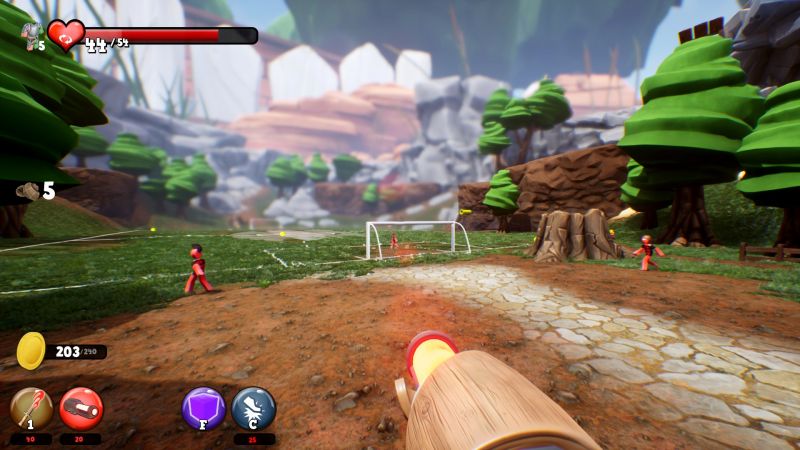Click the red heart health icon
This screenshot has height=450, width=800.
(66, 36)
